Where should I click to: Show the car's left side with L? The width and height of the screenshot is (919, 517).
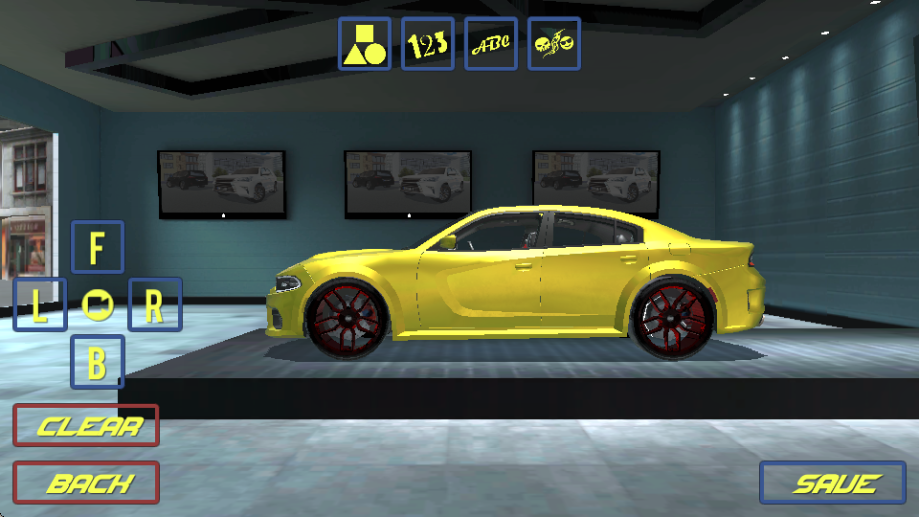tap(40, 305)
